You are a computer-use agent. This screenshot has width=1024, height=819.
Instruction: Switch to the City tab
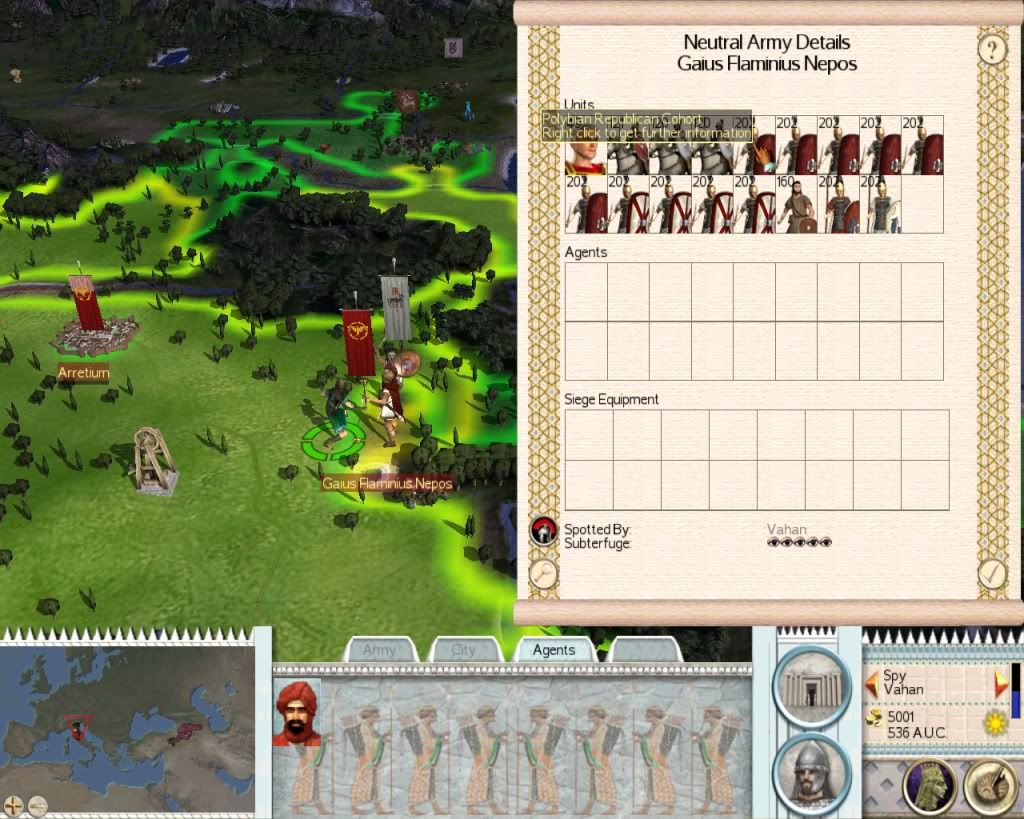tap(464, 650)
